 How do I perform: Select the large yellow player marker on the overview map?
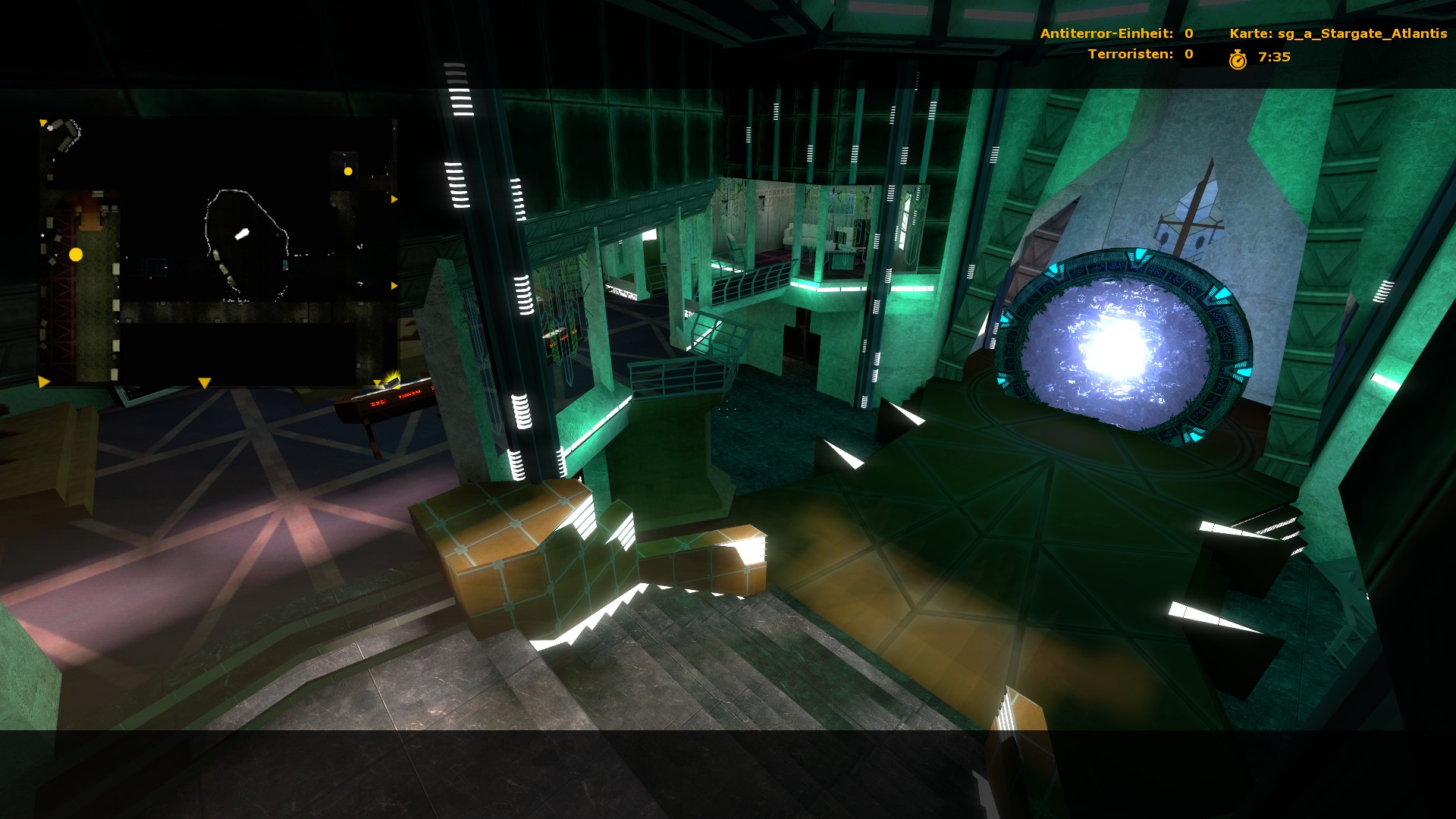click(76, 255)
